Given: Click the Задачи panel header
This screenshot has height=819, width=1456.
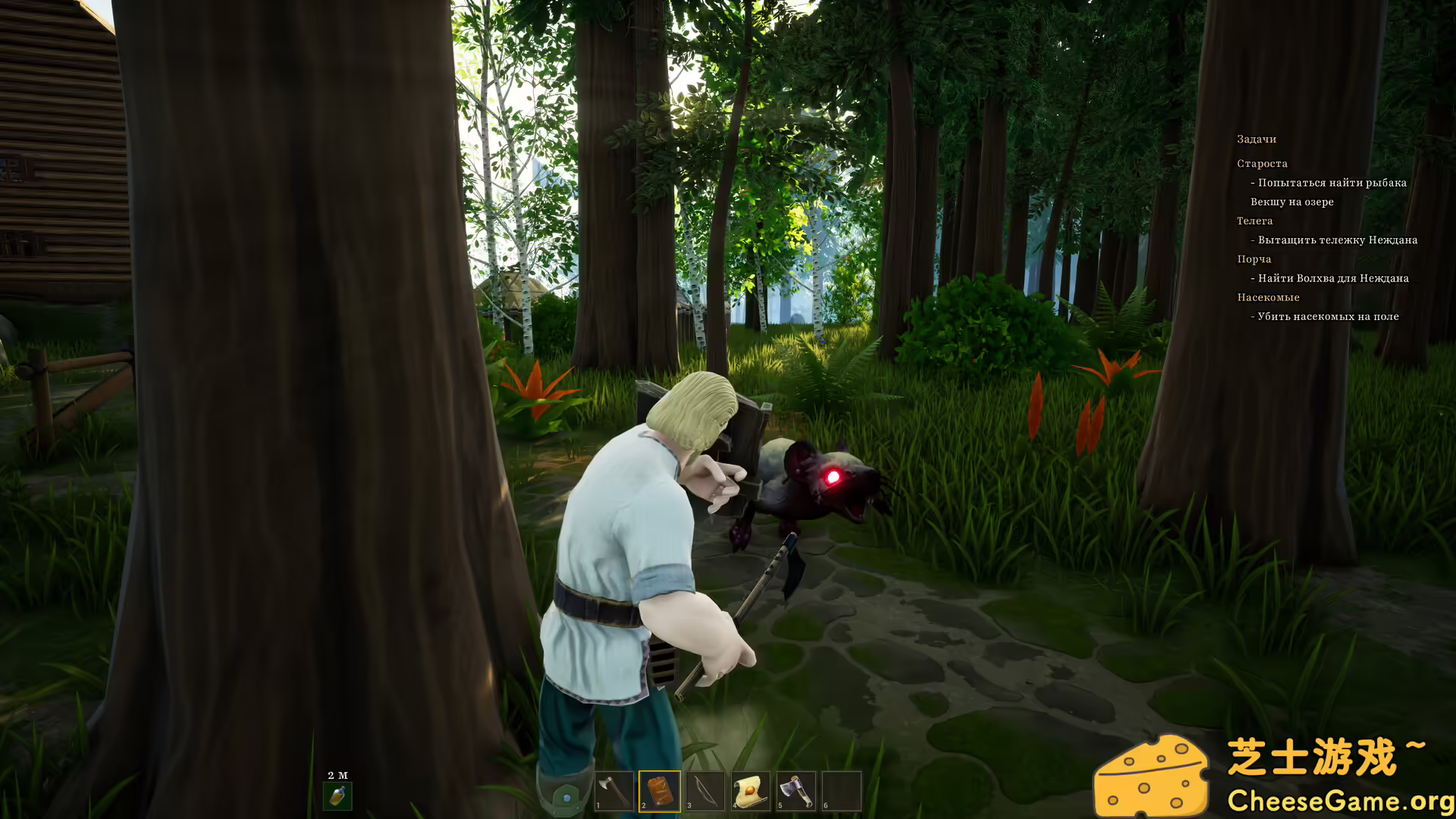Looking at the screenshot, I should coord(1257,139).
